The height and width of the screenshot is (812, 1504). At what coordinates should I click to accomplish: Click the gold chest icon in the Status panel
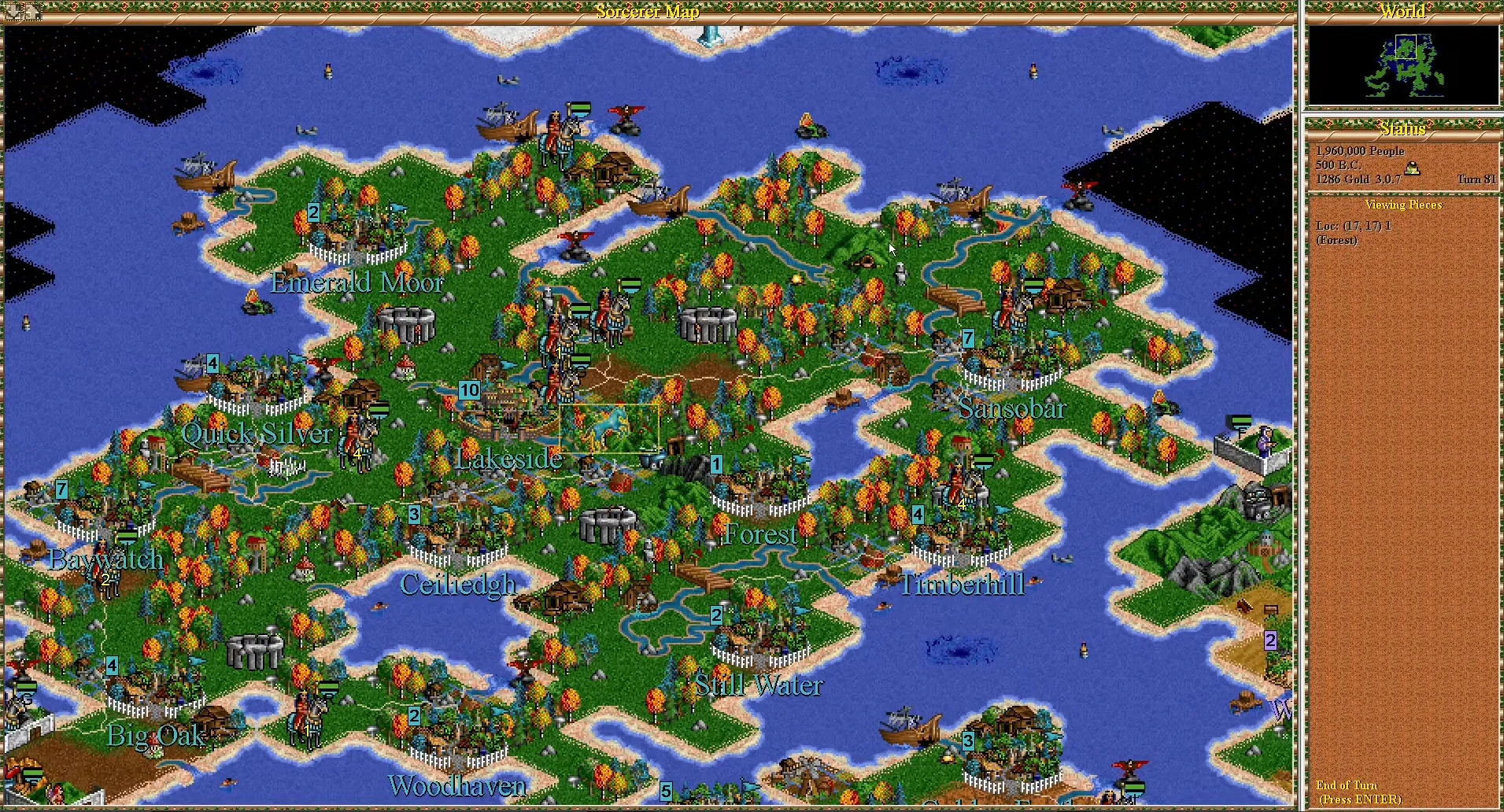[1412, 168]
